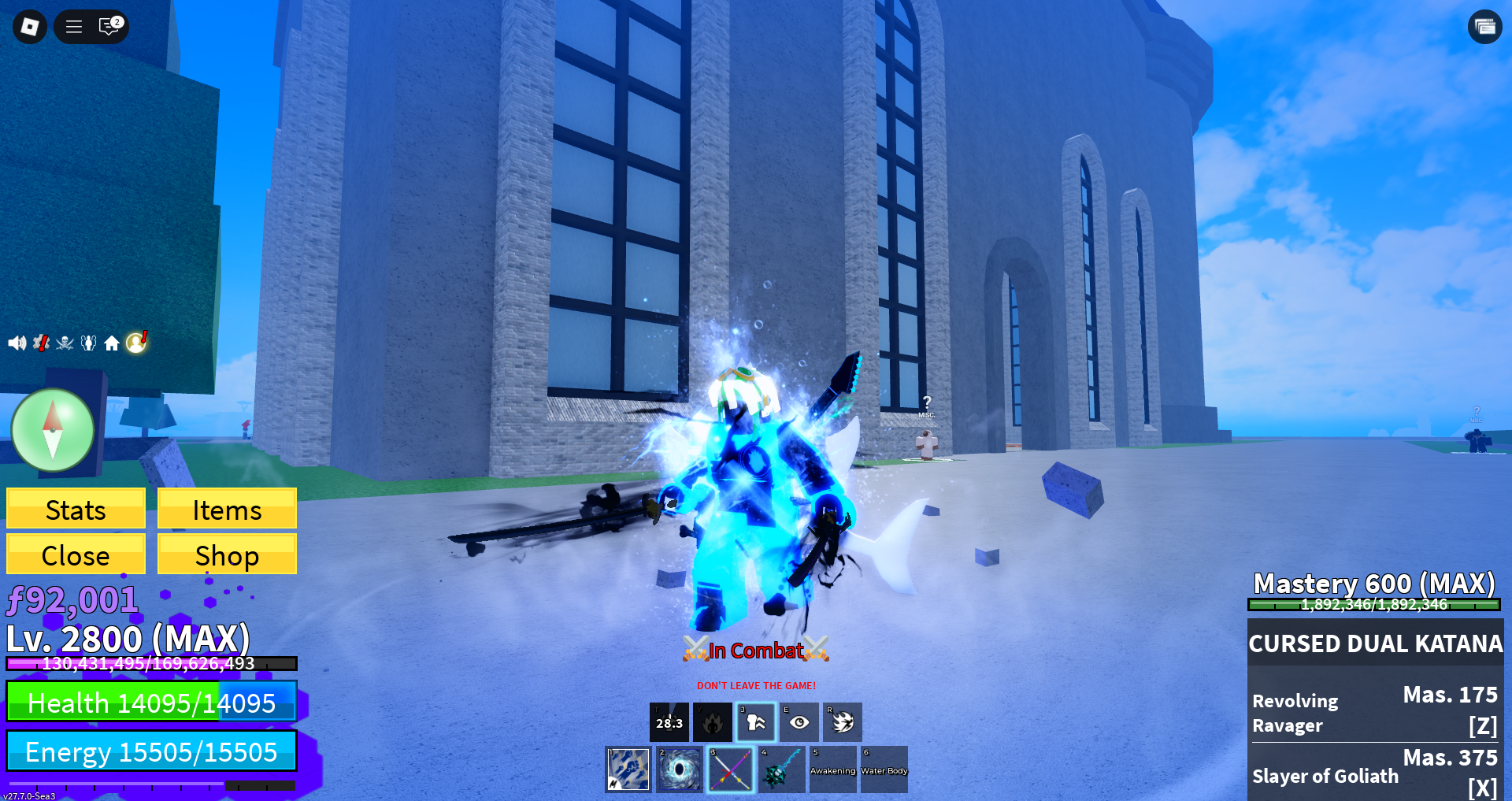
Task: Open the Stats panel
Action: tap(76, 509)
